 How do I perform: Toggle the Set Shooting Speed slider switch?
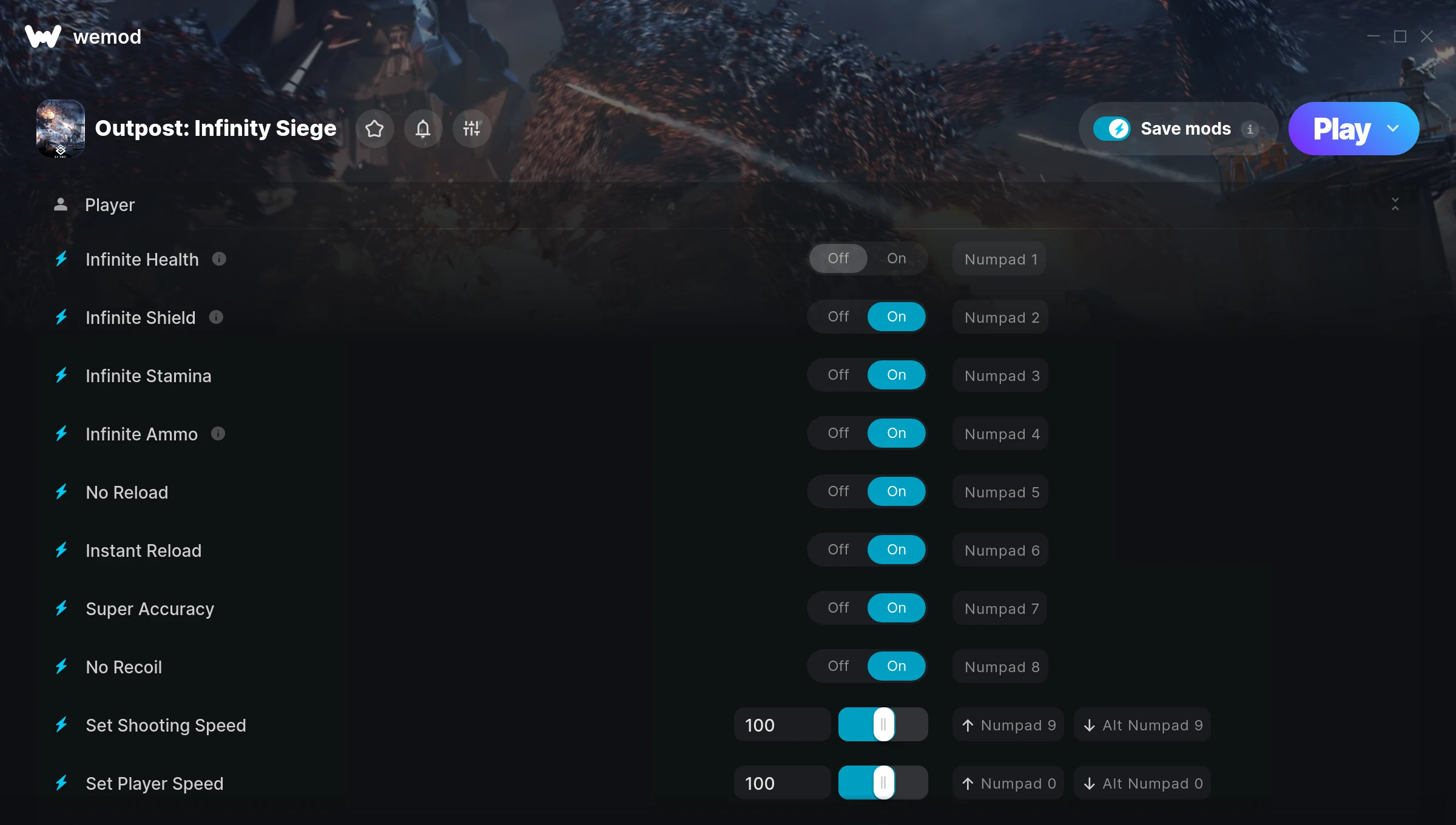pos(883,724)
